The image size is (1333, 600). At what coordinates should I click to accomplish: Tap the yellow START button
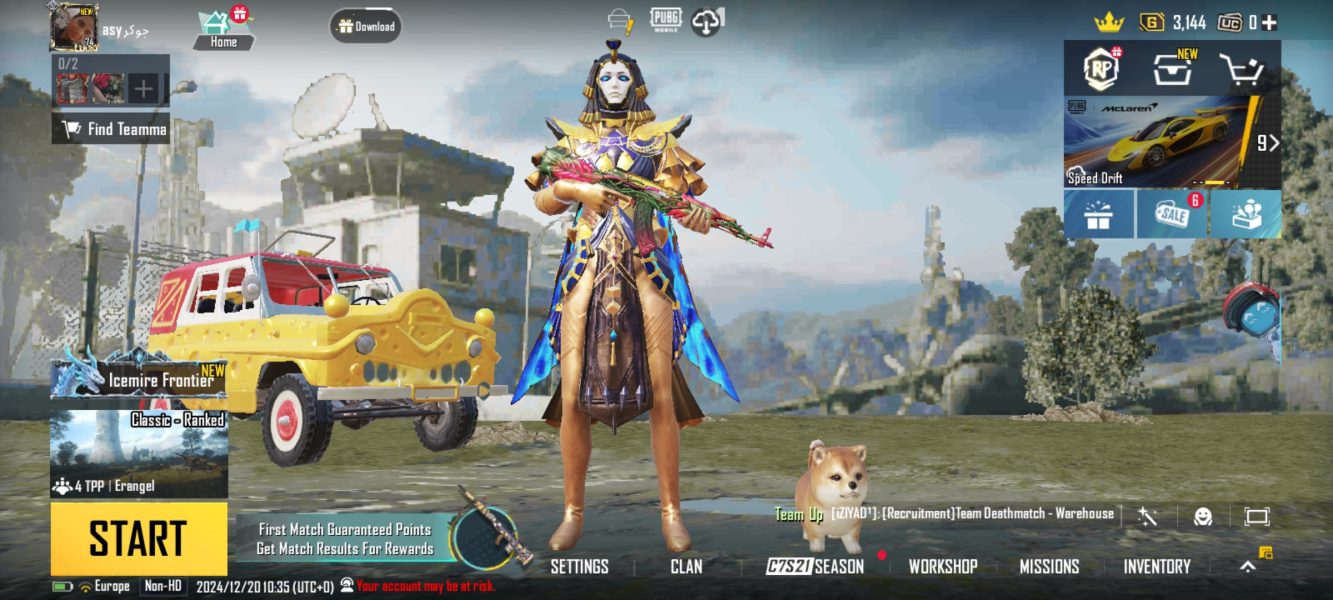[138, 539]
